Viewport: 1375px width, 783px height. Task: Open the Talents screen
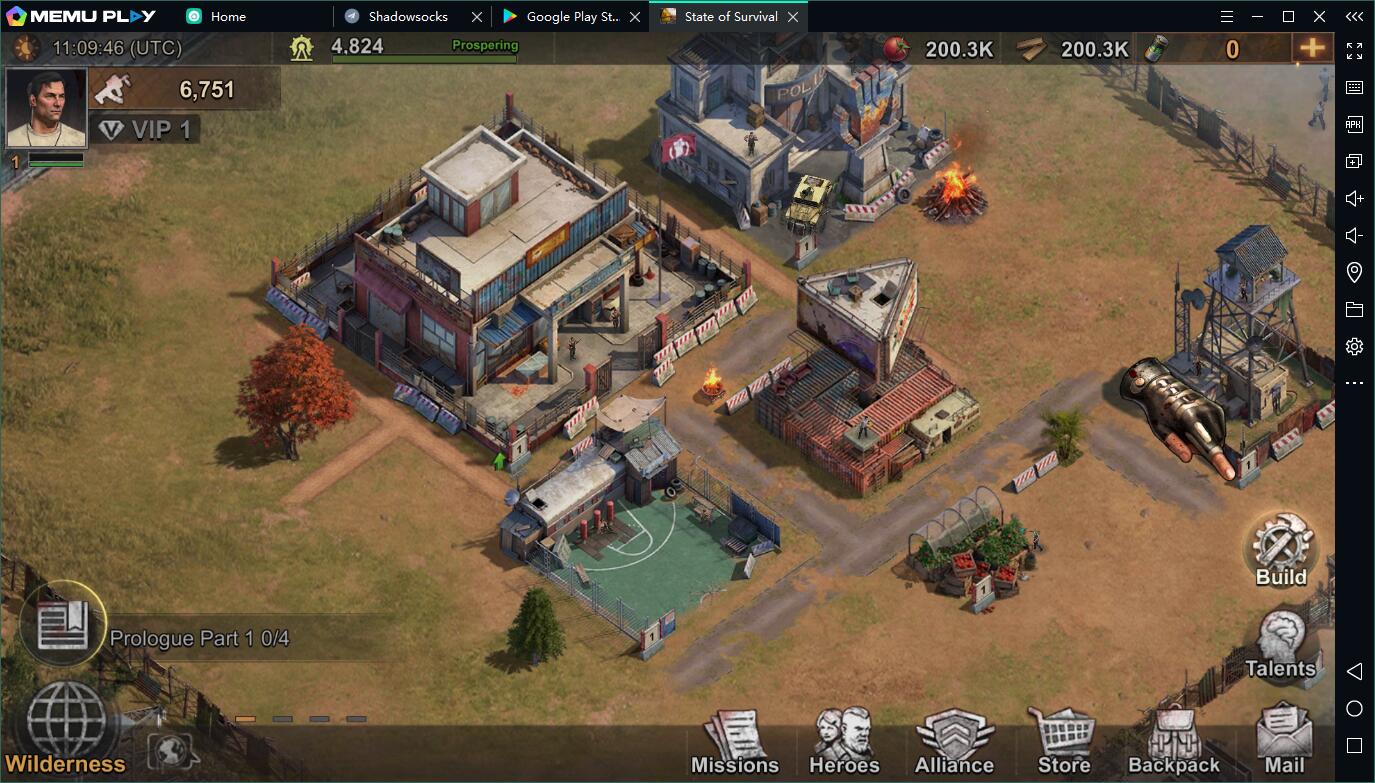pos(1280,645)
